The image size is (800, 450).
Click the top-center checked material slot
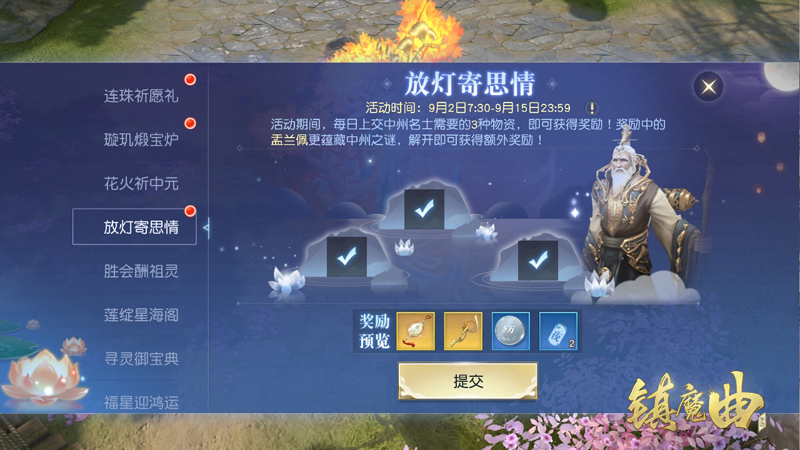pos(425,209)
